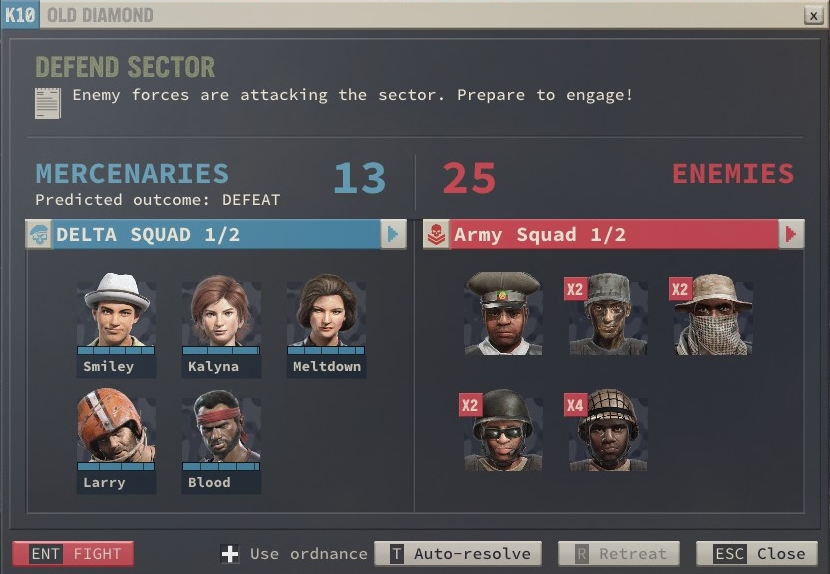Toggle the Use ordnance checkbox
Image resolution: width=830 pixels, height=574 pixels.
coord(230,554)
